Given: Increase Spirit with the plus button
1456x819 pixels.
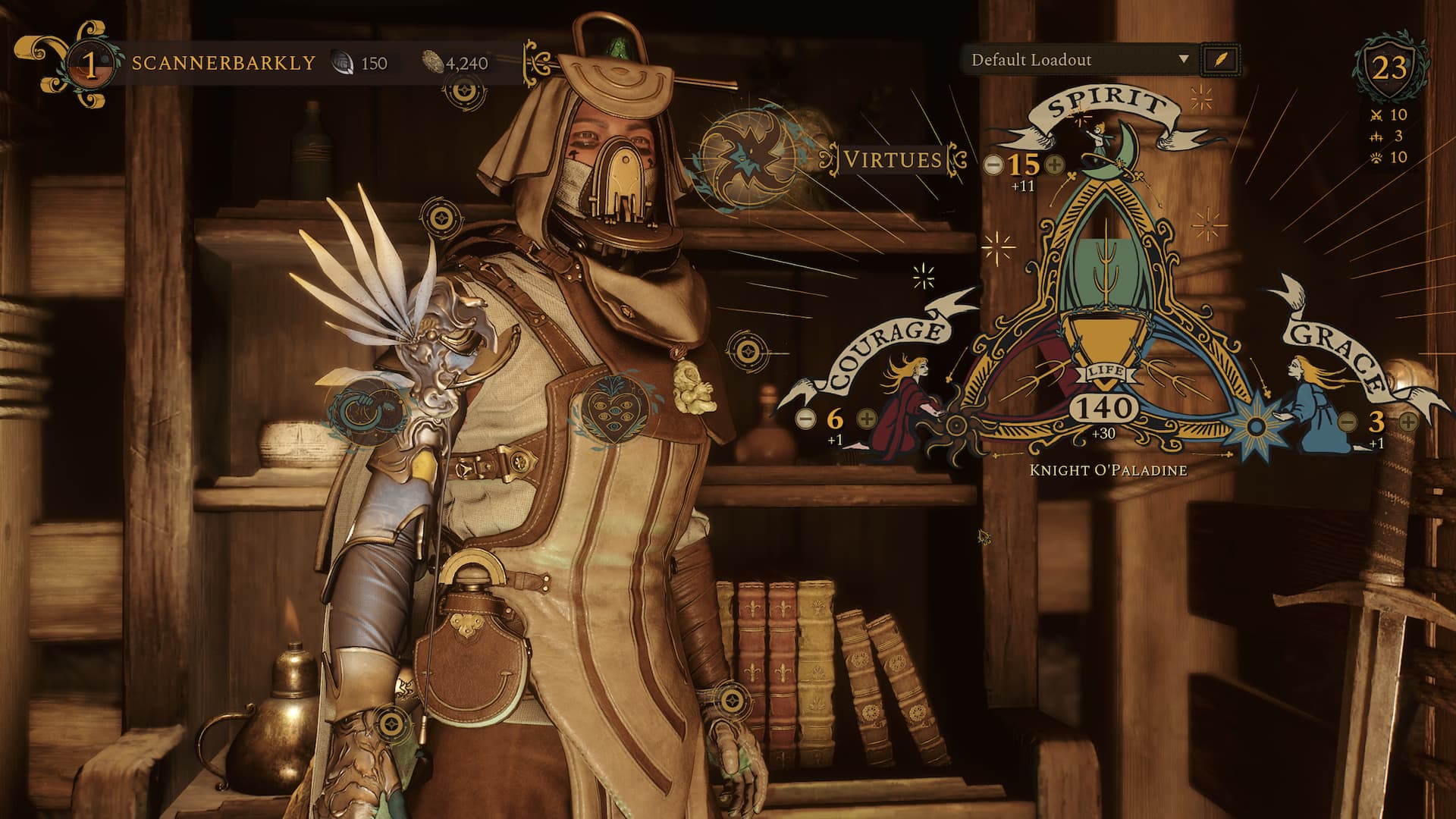Looking at the screenshot, I should click(1054, 164).
